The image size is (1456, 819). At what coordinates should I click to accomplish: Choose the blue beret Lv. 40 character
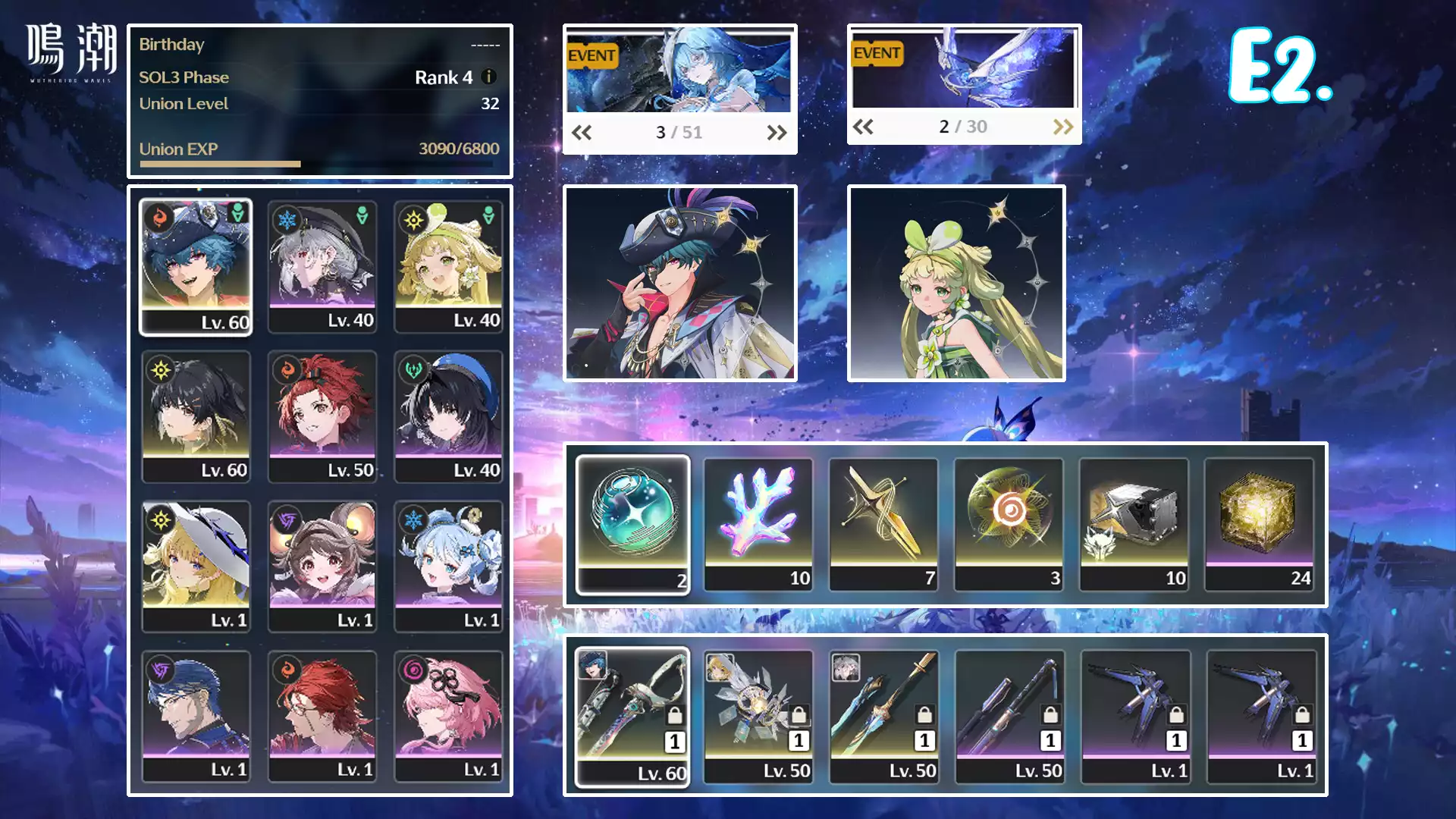point(448,416)
